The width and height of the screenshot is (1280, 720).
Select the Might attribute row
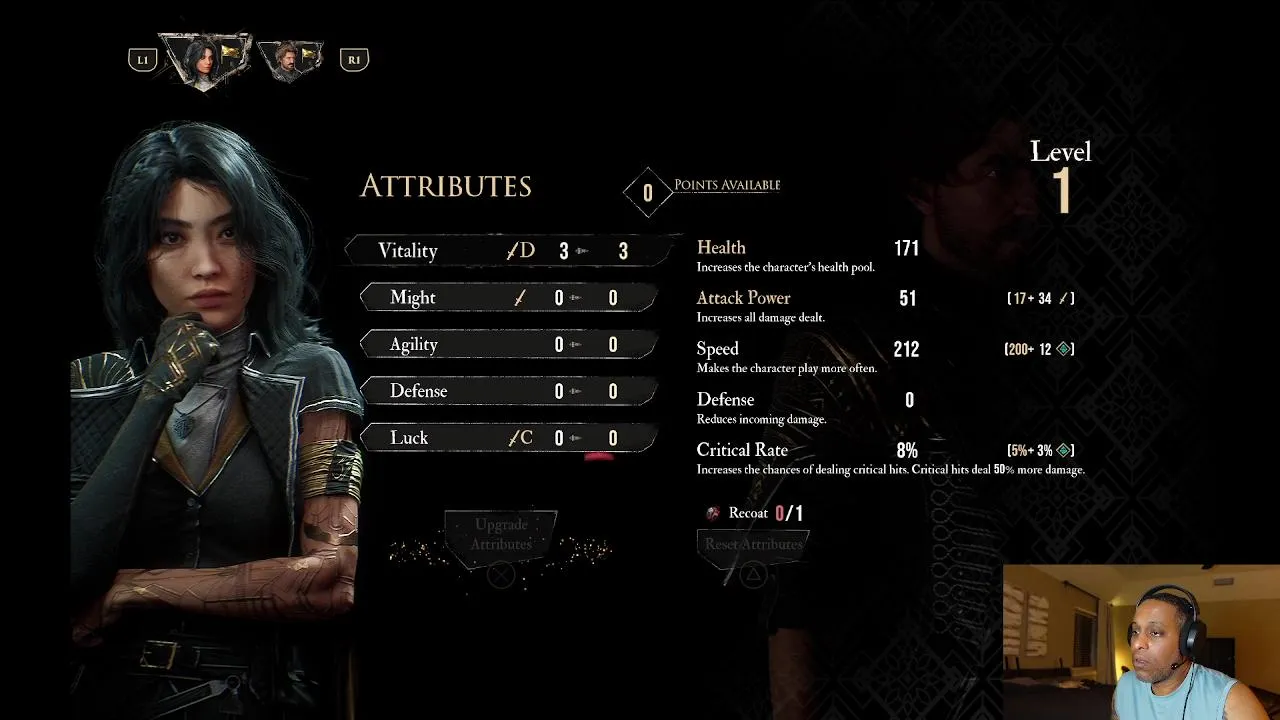coord(508,298)
